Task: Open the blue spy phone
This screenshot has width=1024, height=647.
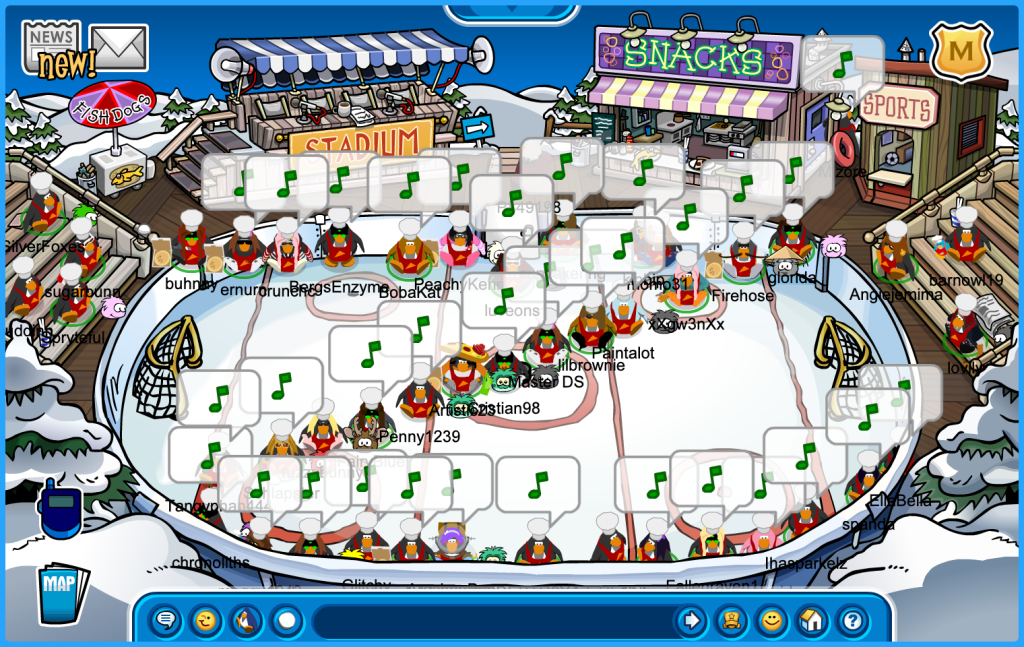Action: (58, 507)
